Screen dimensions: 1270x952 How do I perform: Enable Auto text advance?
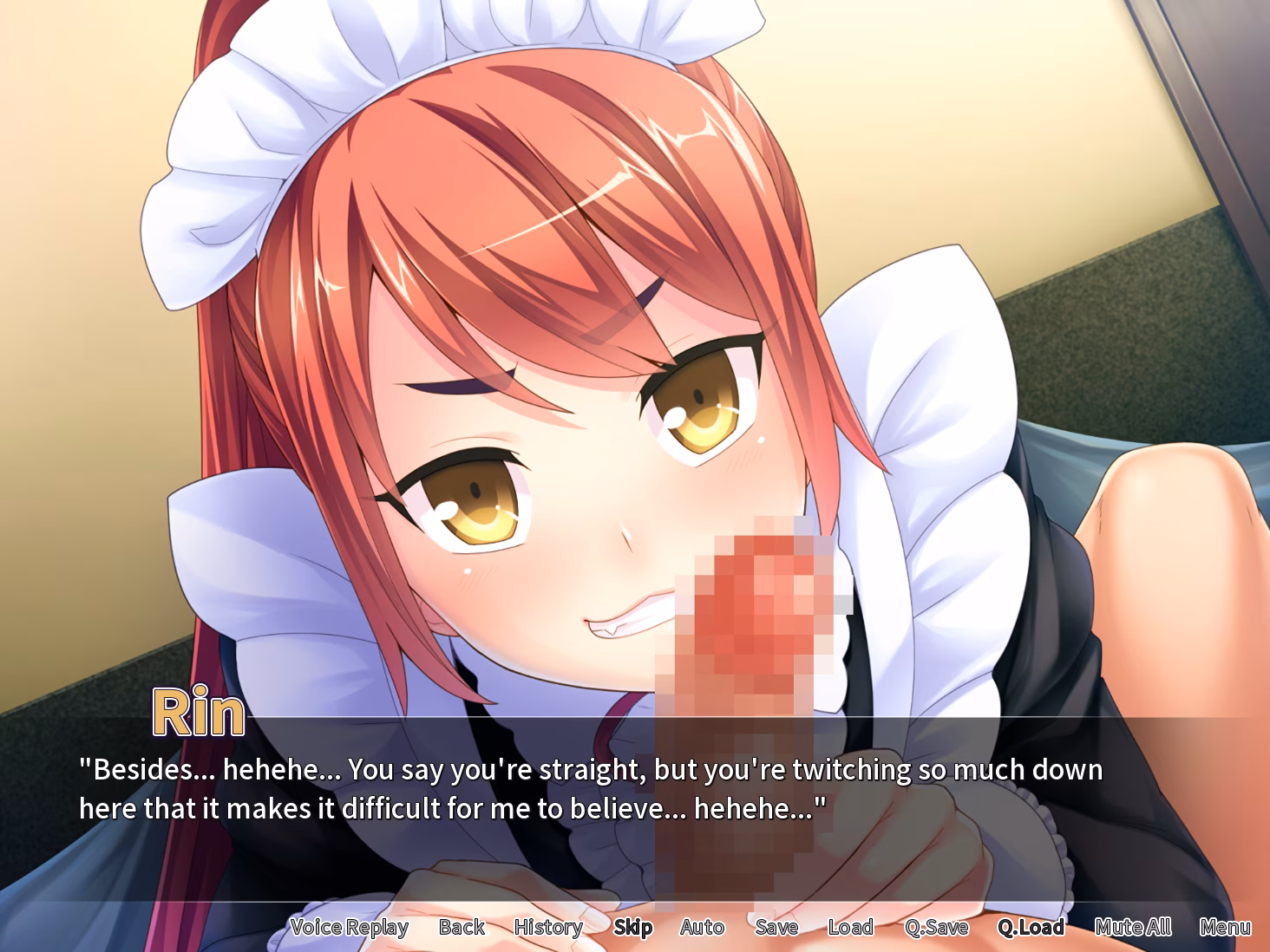click(702, 927)
